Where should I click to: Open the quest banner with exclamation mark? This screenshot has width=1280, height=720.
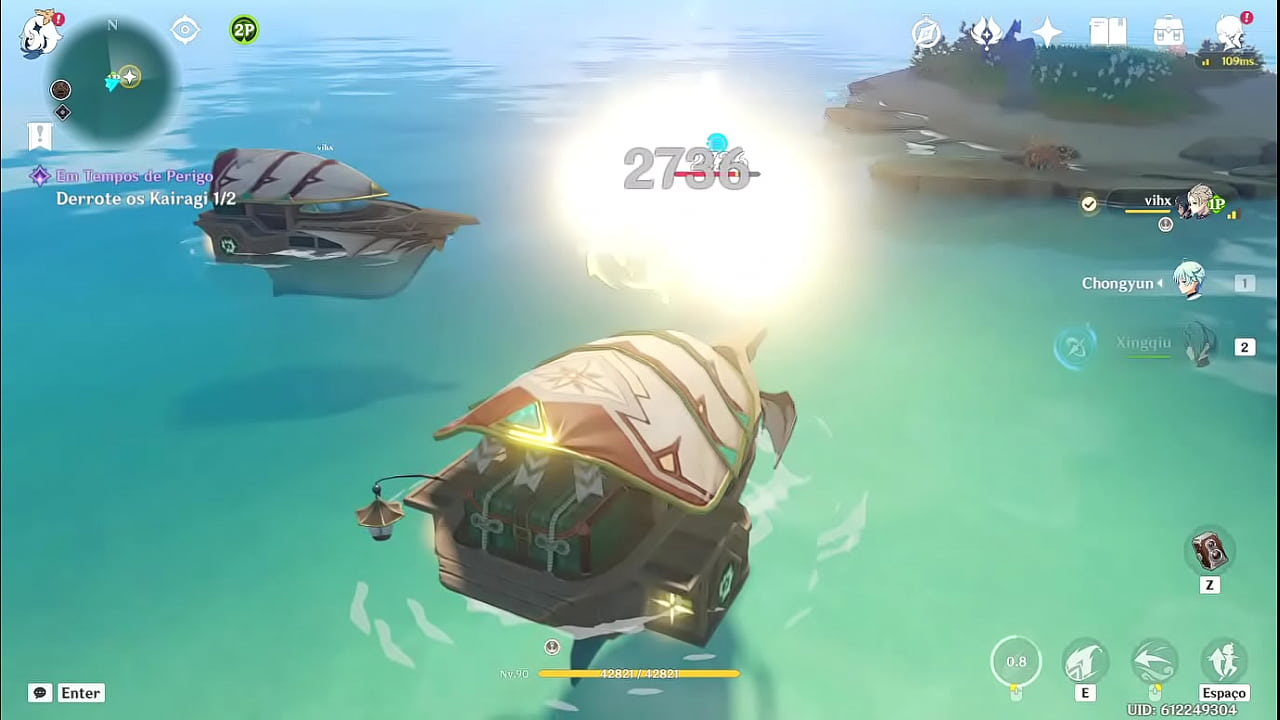40,136
